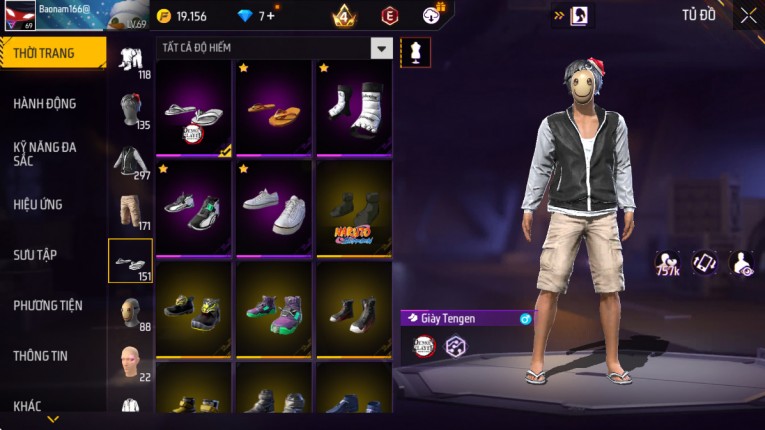
Task: Select the white bandaged boots item
Action: click(x=354, y=107)
